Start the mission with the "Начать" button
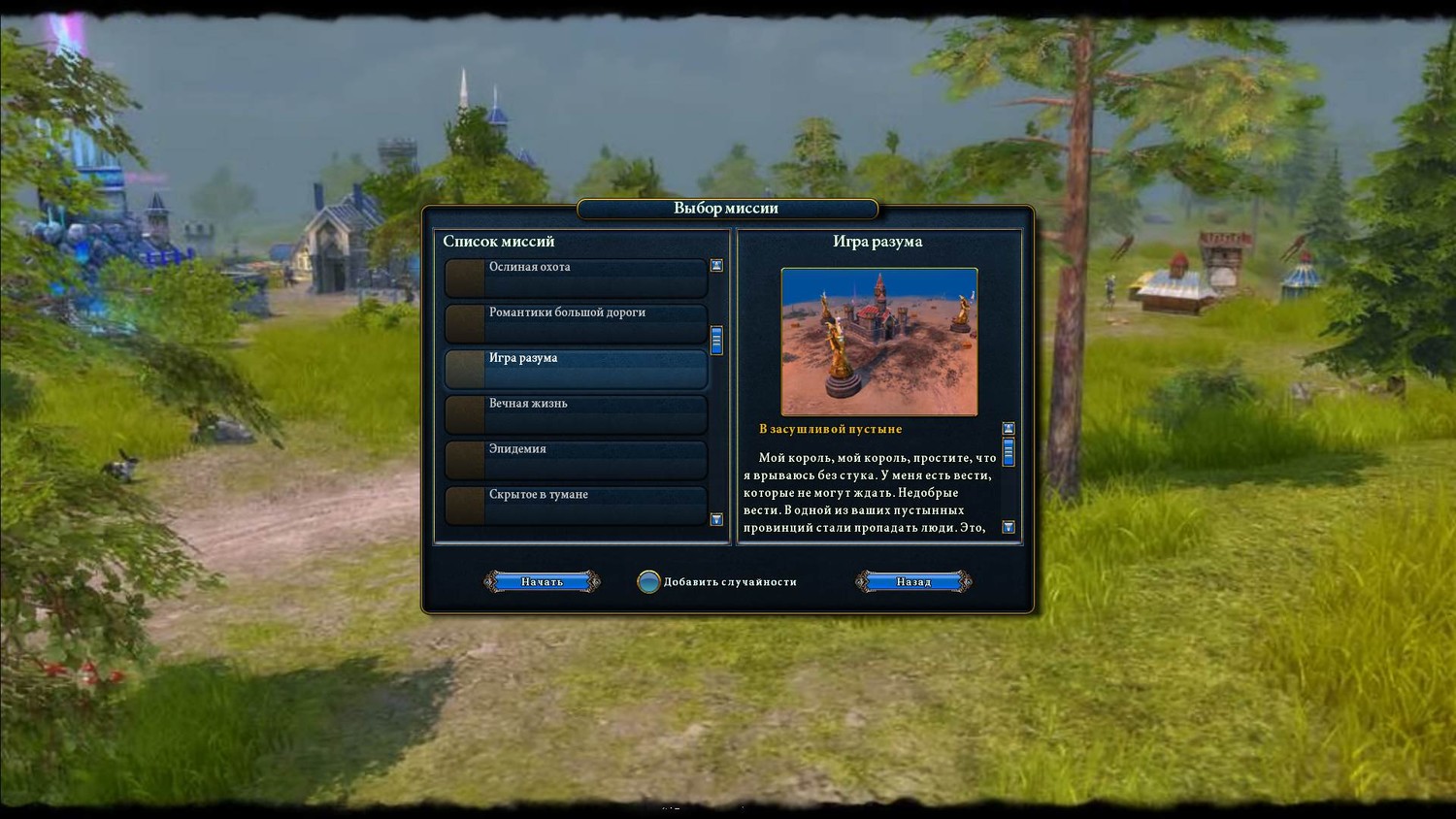This screenshot has width=1456, height=819. click(542, 581)
